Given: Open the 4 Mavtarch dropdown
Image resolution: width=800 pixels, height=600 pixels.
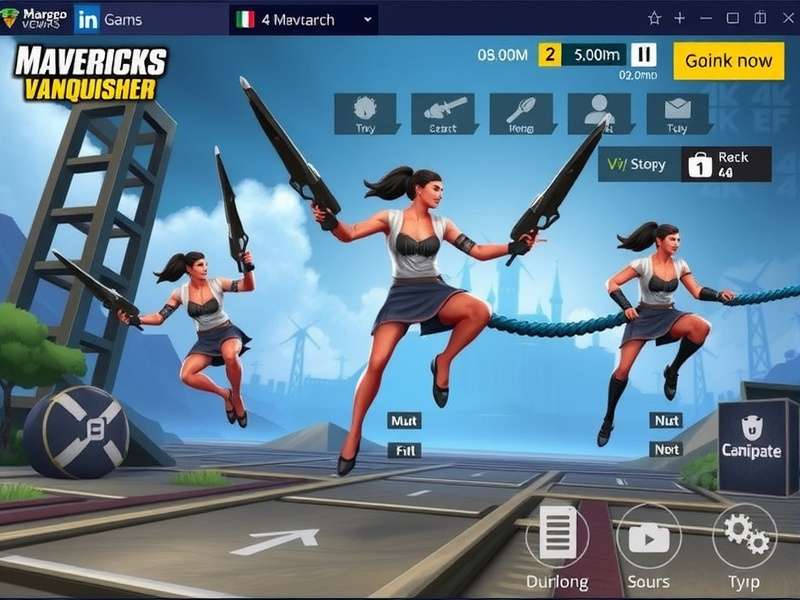Looking at the screenshot, I should point(303,19).
